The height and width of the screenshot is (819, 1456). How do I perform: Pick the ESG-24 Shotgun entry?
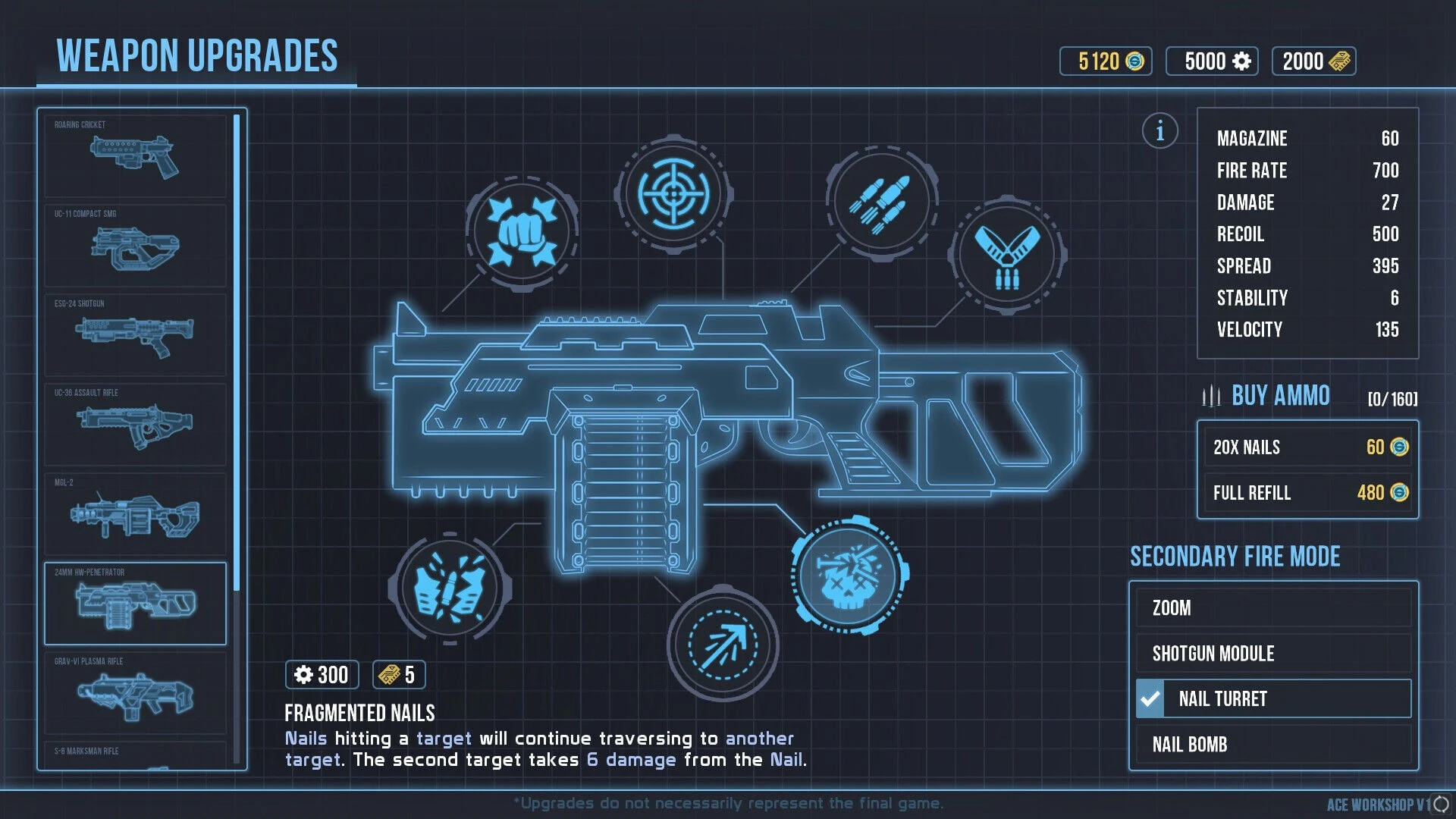pos(135,335)
